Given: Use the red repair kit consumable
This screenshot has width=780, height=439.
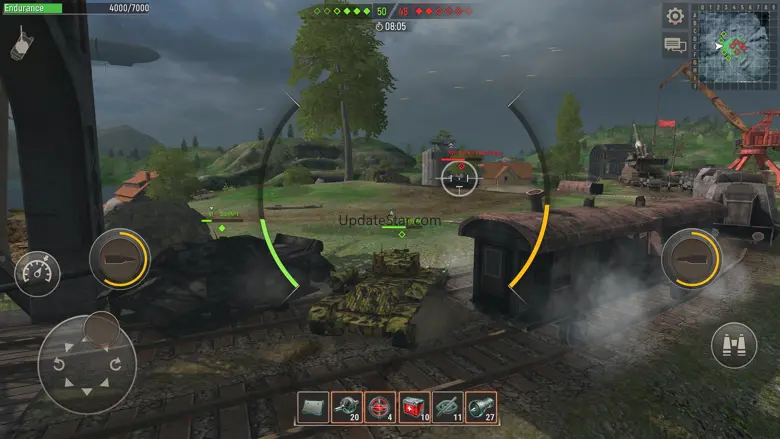Looking at the screenshot, I should pos(414,406).
